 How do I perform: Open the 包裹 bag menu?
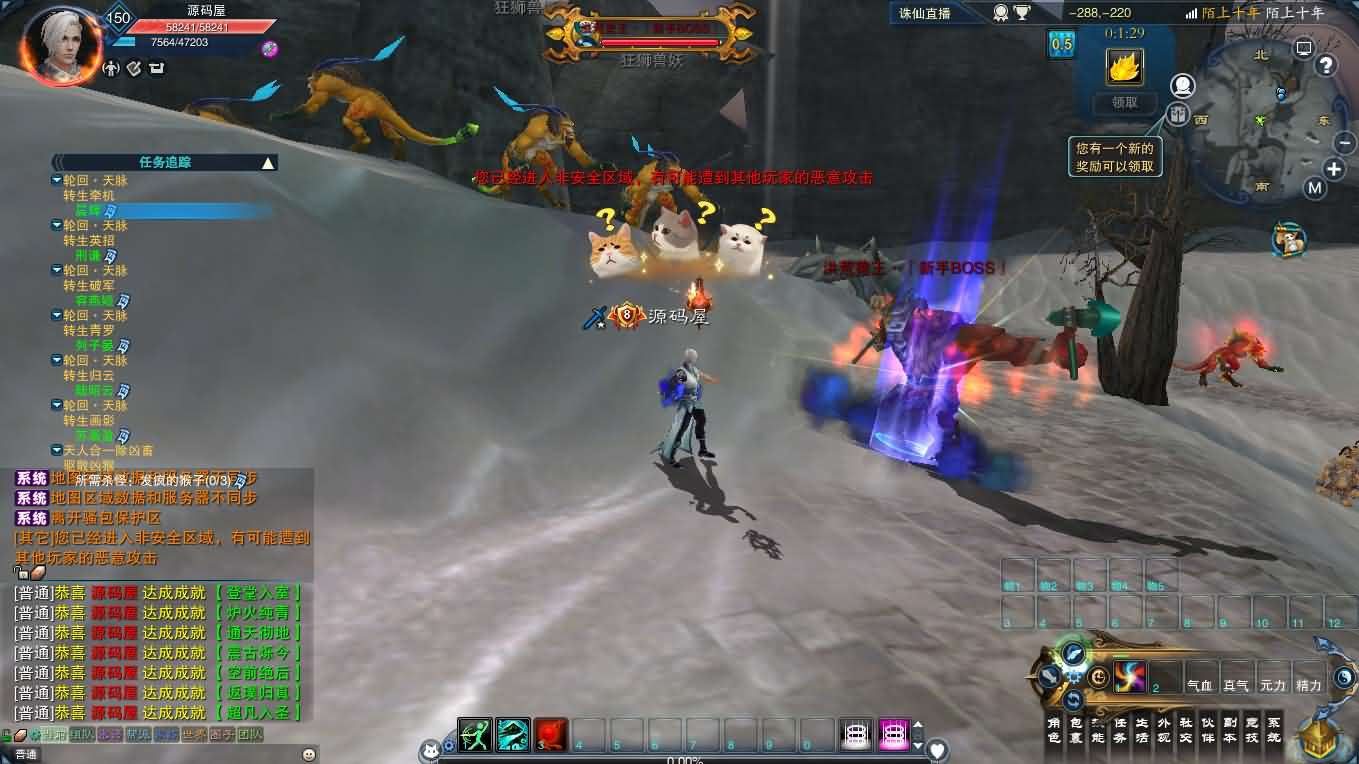[1076, 730]
